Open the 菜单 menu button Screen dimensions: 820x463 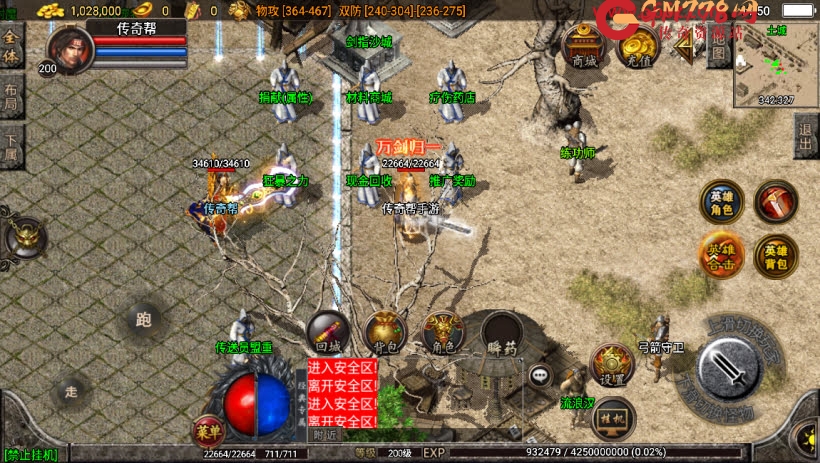(x=206, y=431)
